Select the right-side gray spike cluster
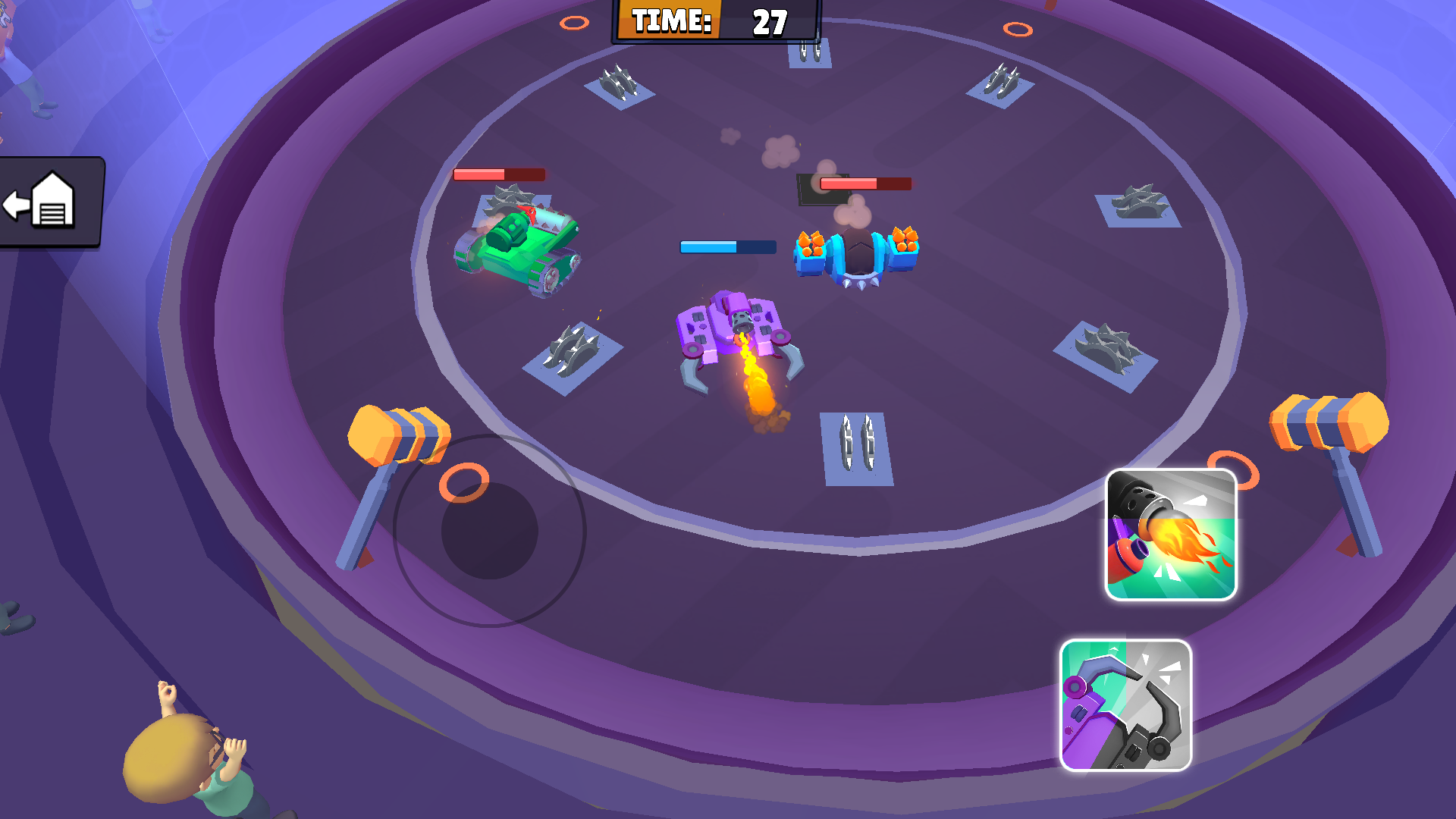The image size is (1456, 819). pyautogui.click(x=1137, y=201)
